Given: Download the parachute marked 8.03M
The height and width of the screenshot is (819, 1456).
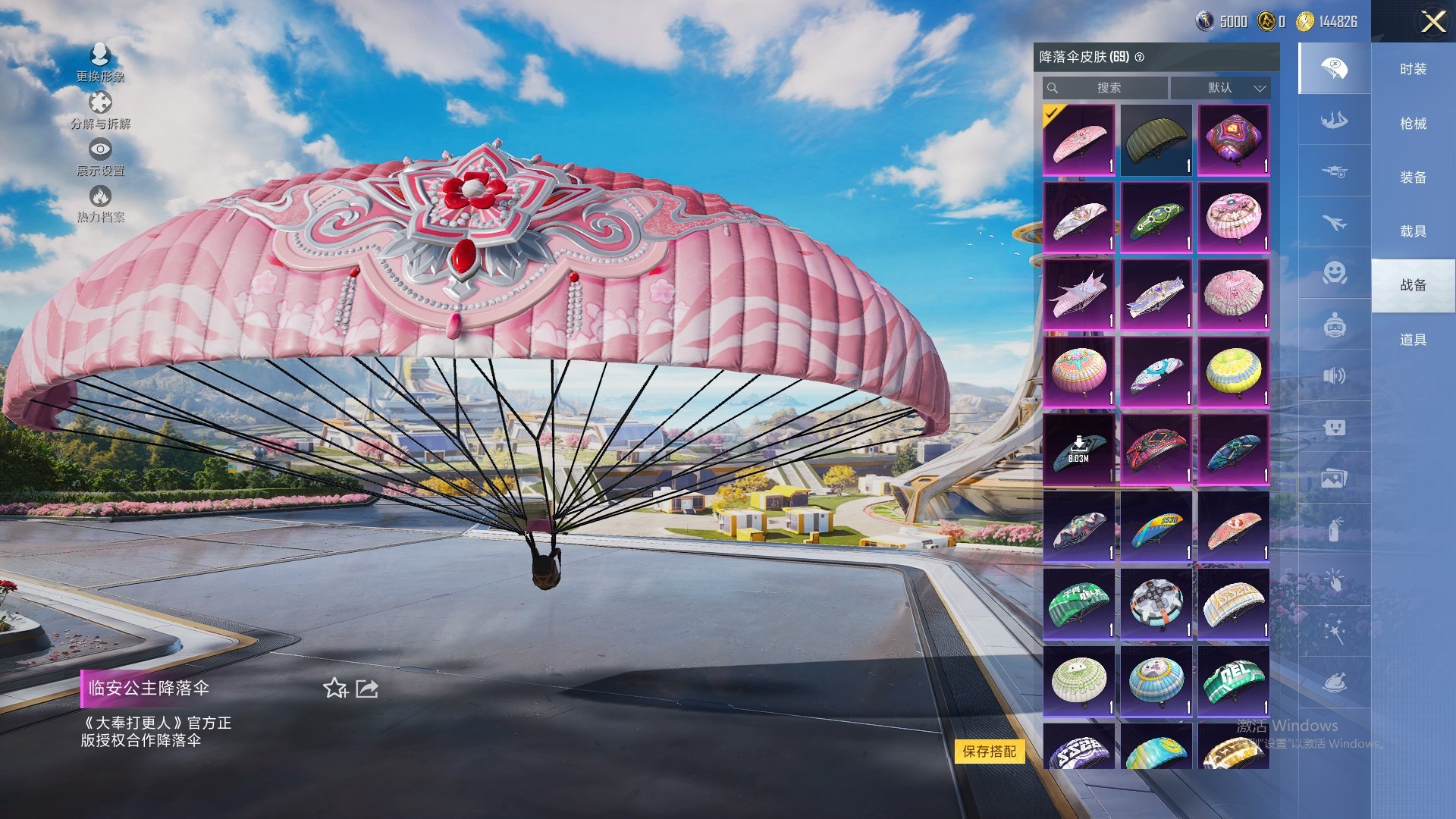Looking at the screenshot, I should tap(1078, 449).
